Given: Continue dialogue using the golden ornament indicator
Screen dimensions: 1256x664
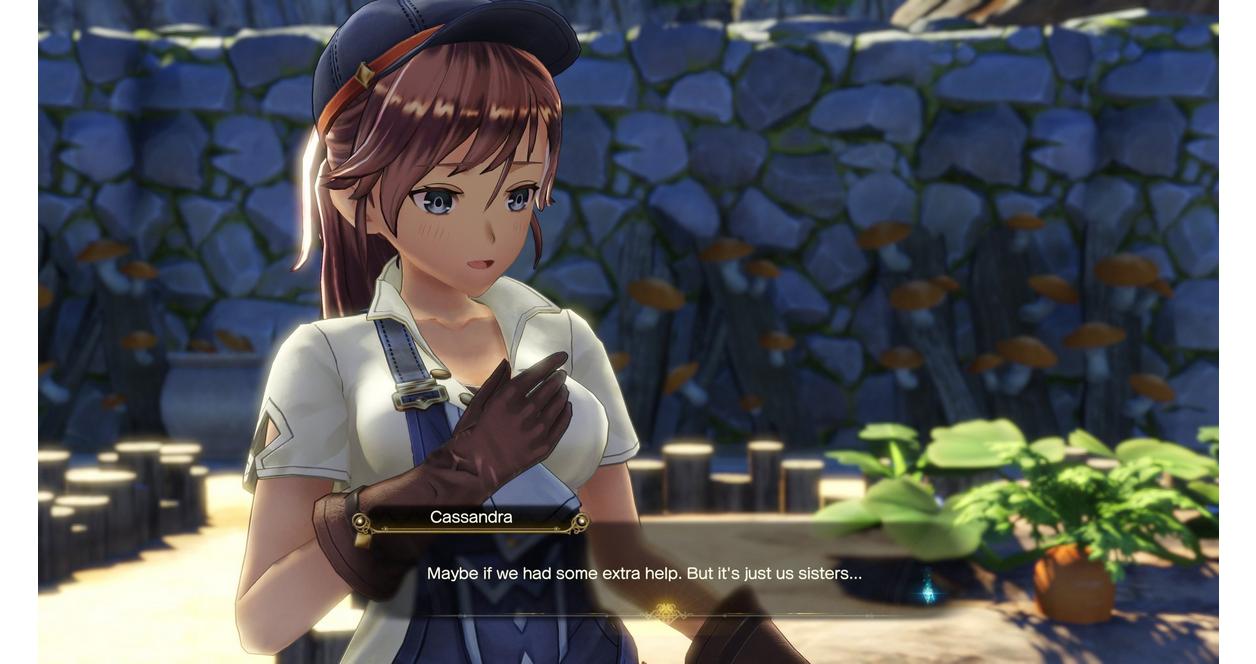Looking at the screenshot, I should (663, 612).
